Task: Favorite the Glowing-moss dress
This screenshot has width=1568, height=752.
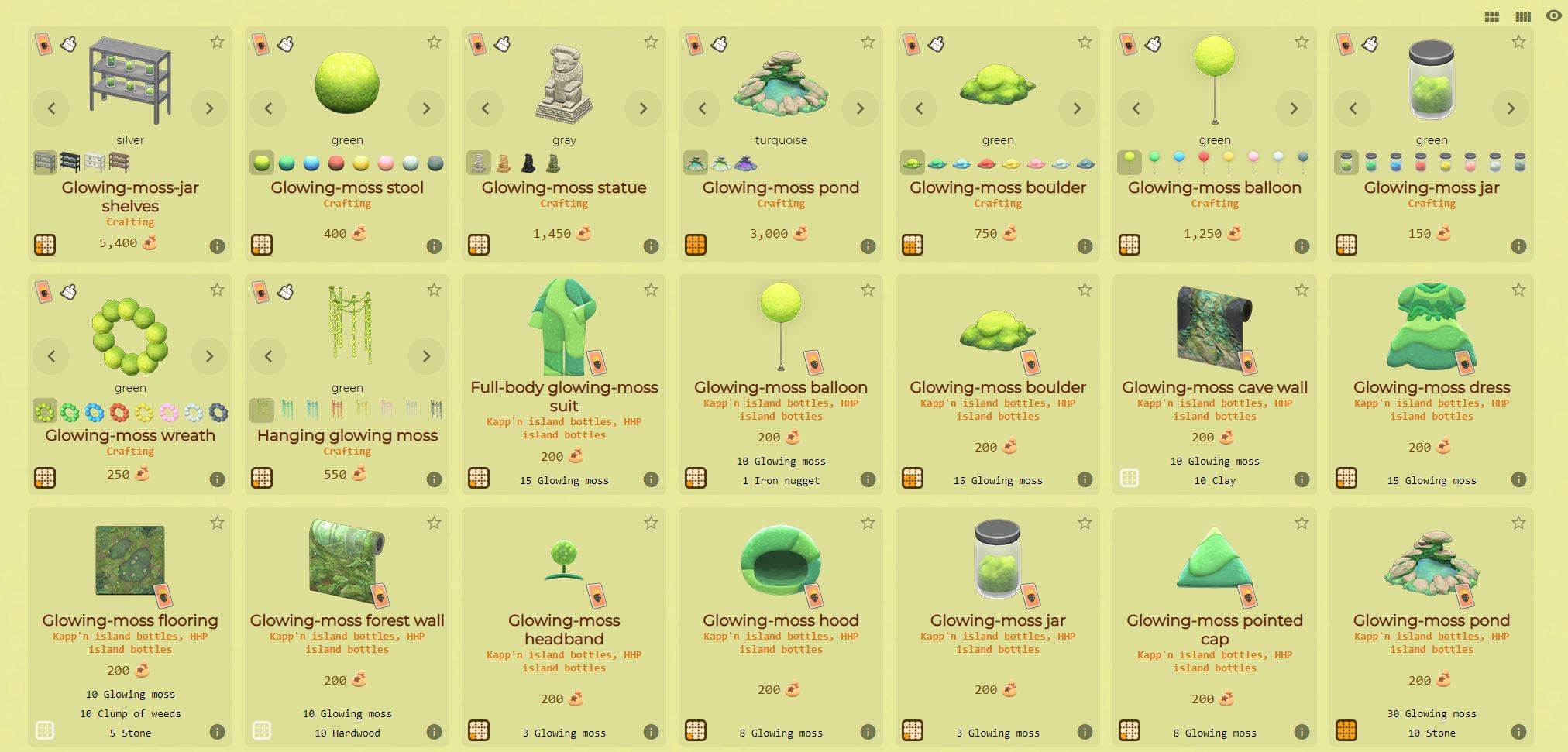Action: tap(1517, 290)
